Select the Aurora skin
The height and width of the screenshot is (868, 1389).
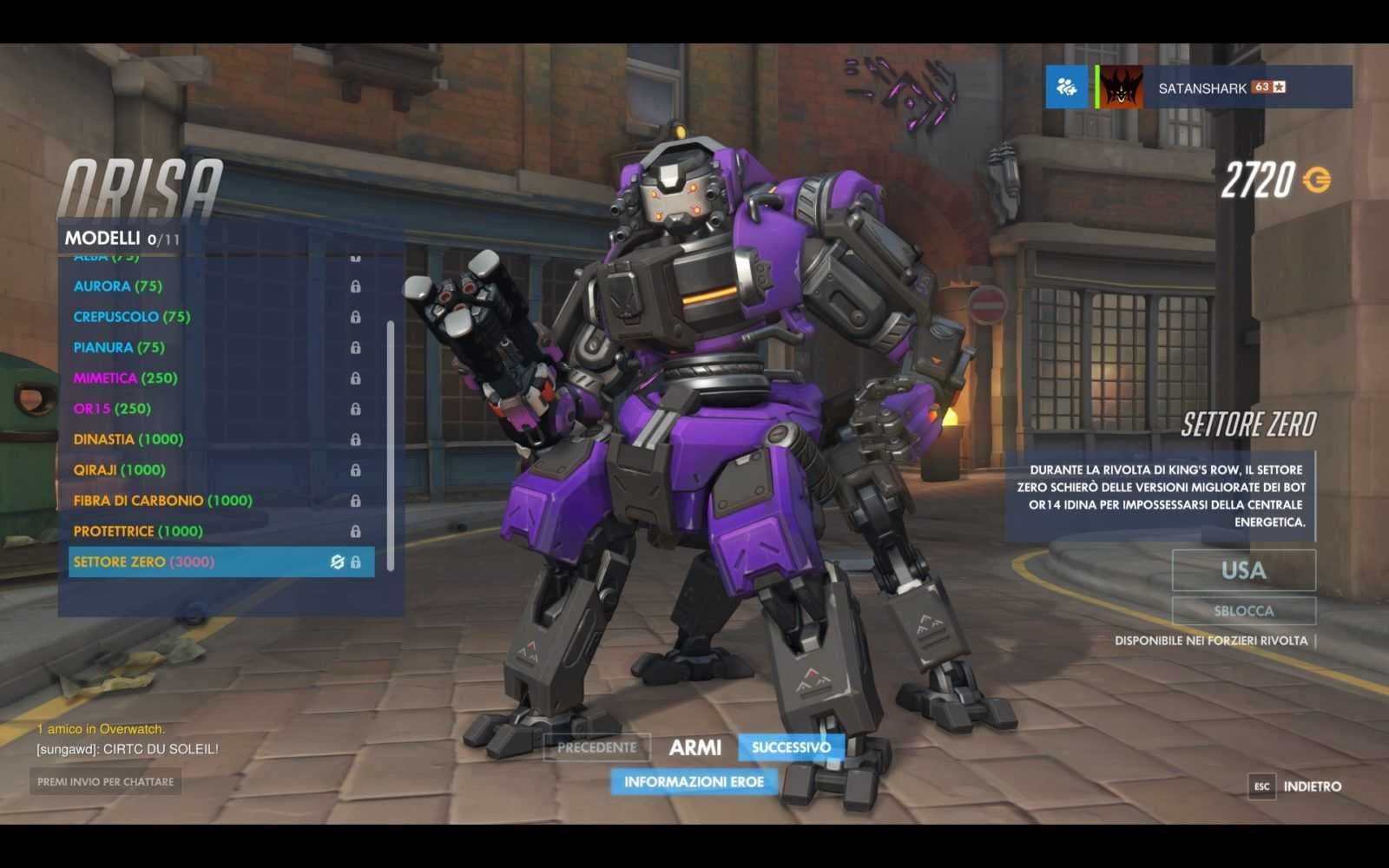tap(118, 286)
